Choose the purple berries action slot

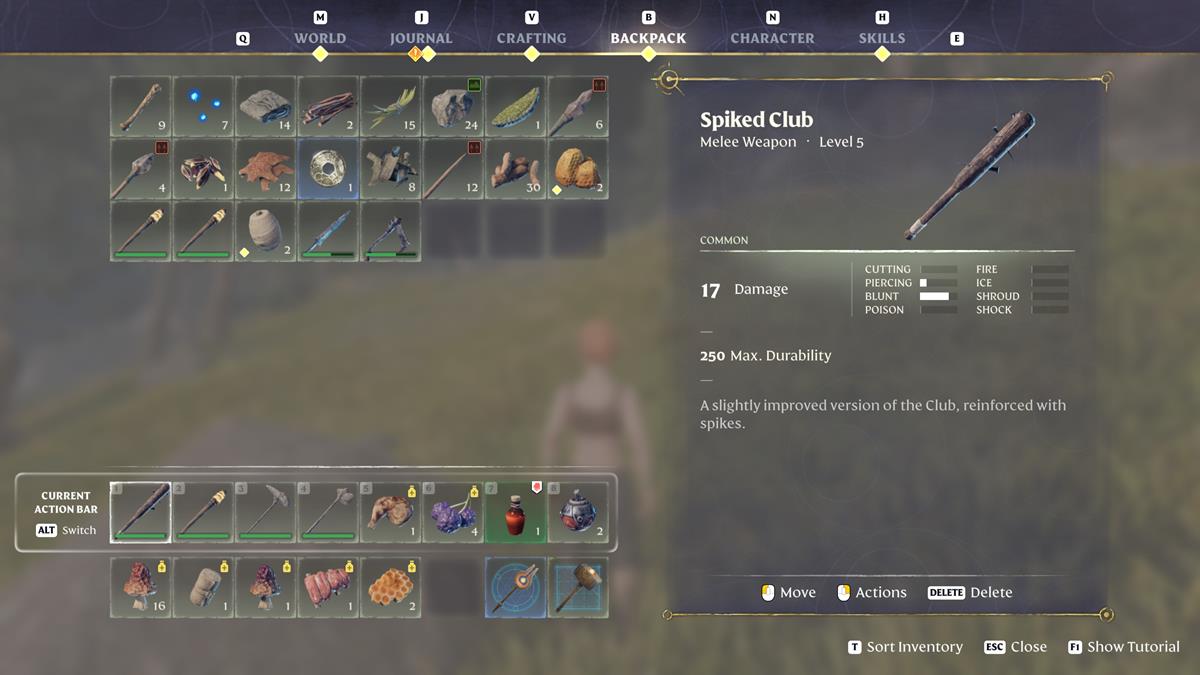pos(453,512)
